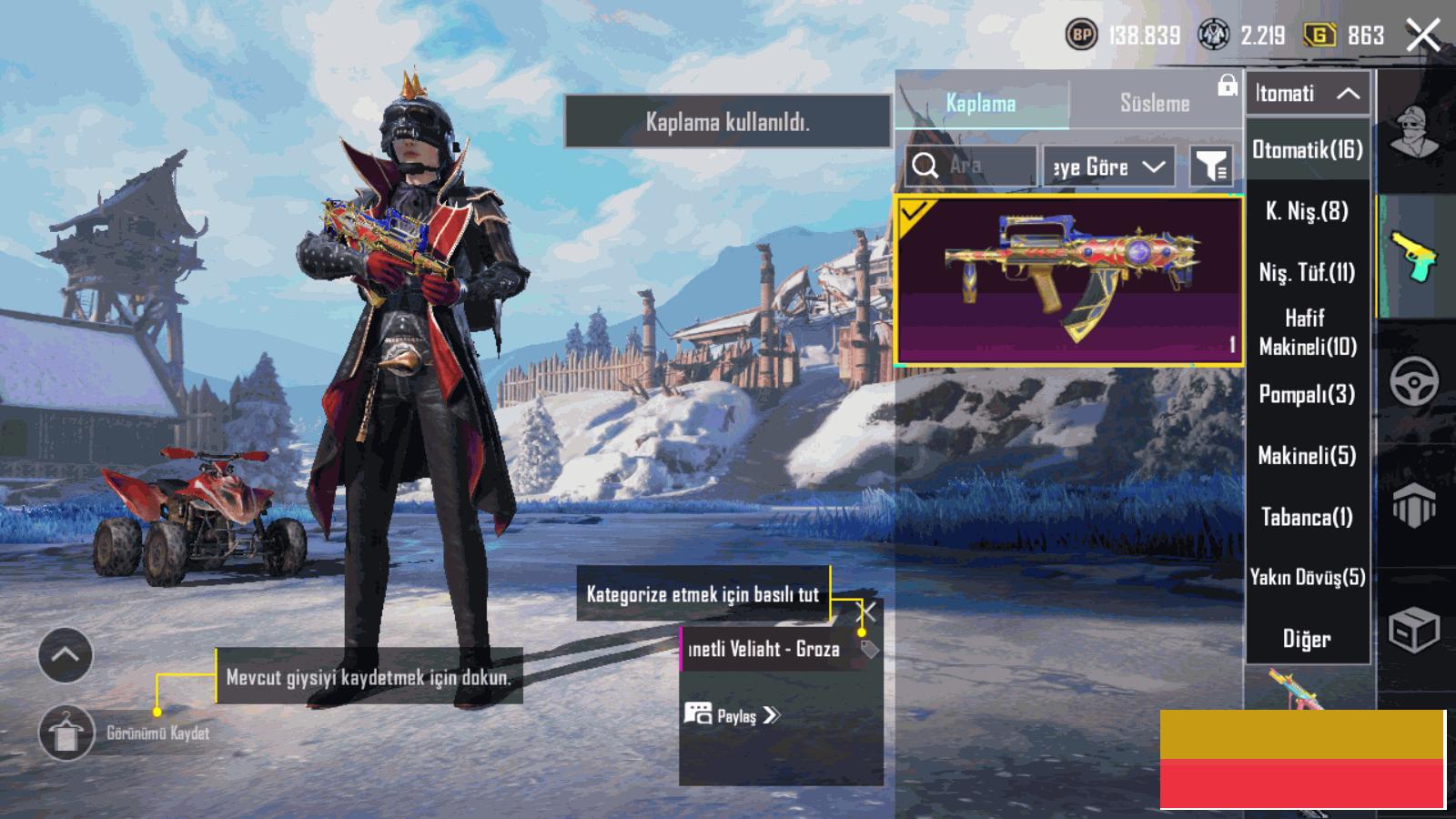The image size is (1456, 819).
Task: Select the Groza skin thumbnail
Action: click(1069, 279)
